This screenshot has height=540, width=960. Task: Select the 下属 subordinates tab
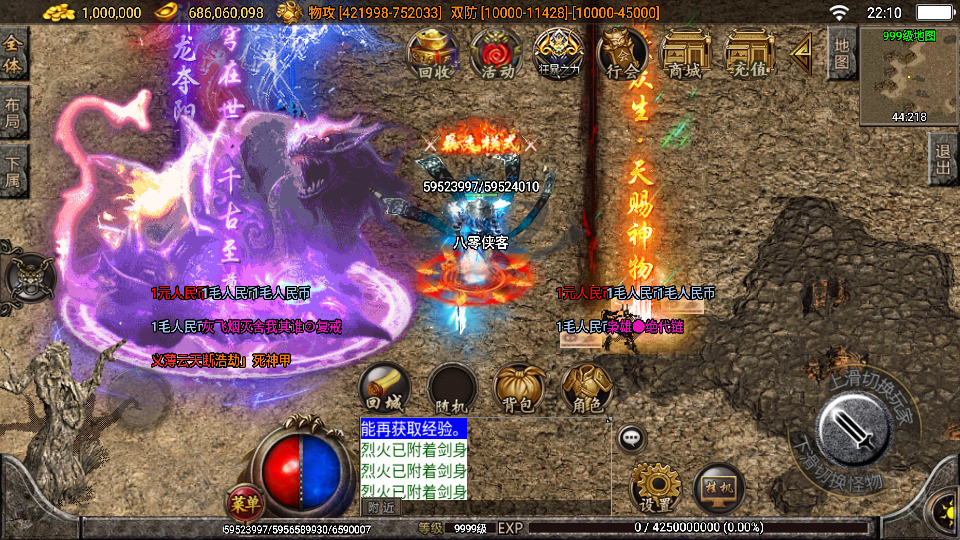13,172
